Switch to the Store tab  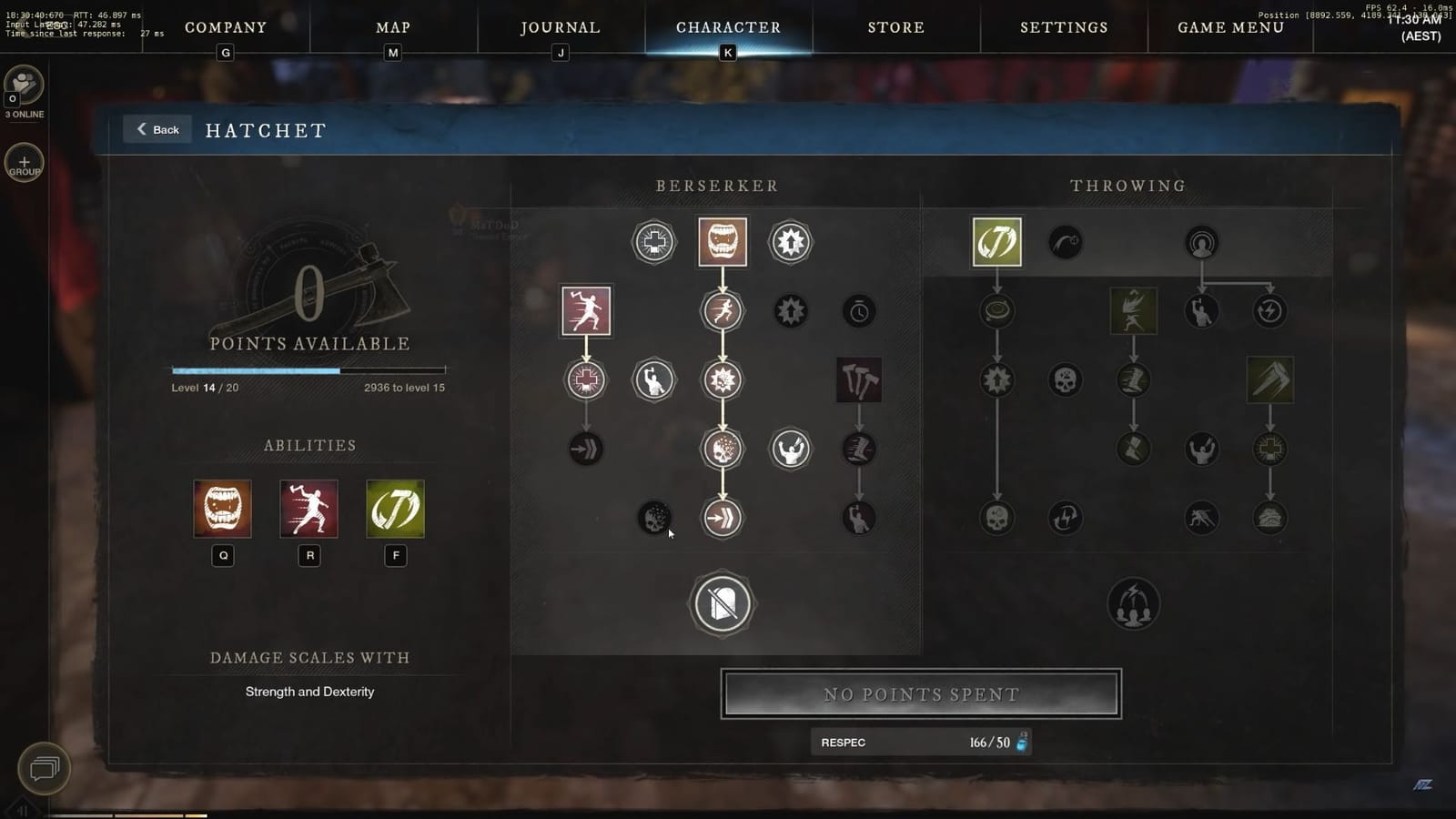[x=895, y=27]
